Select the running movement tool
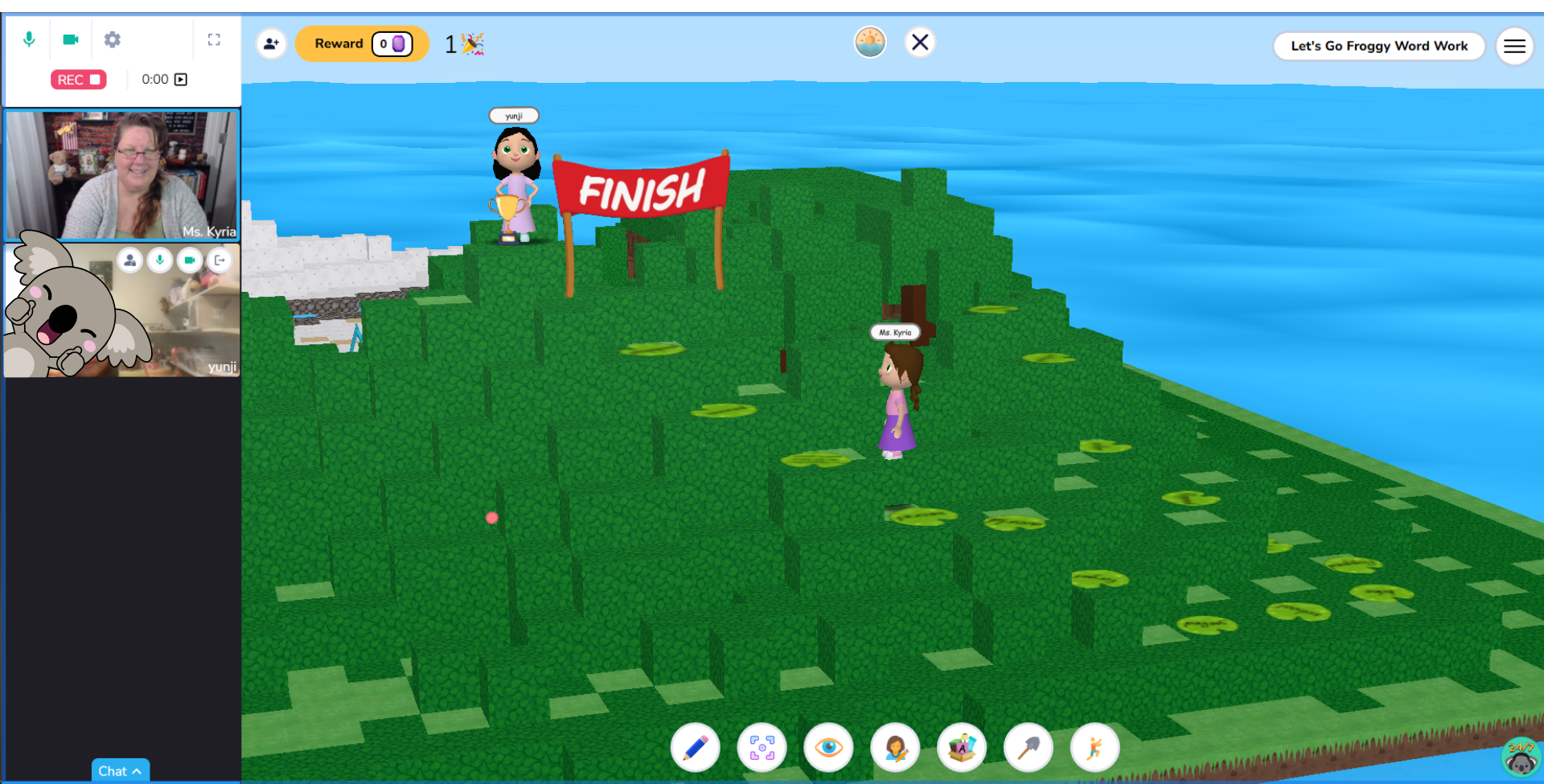 (x=1095, y=747)
